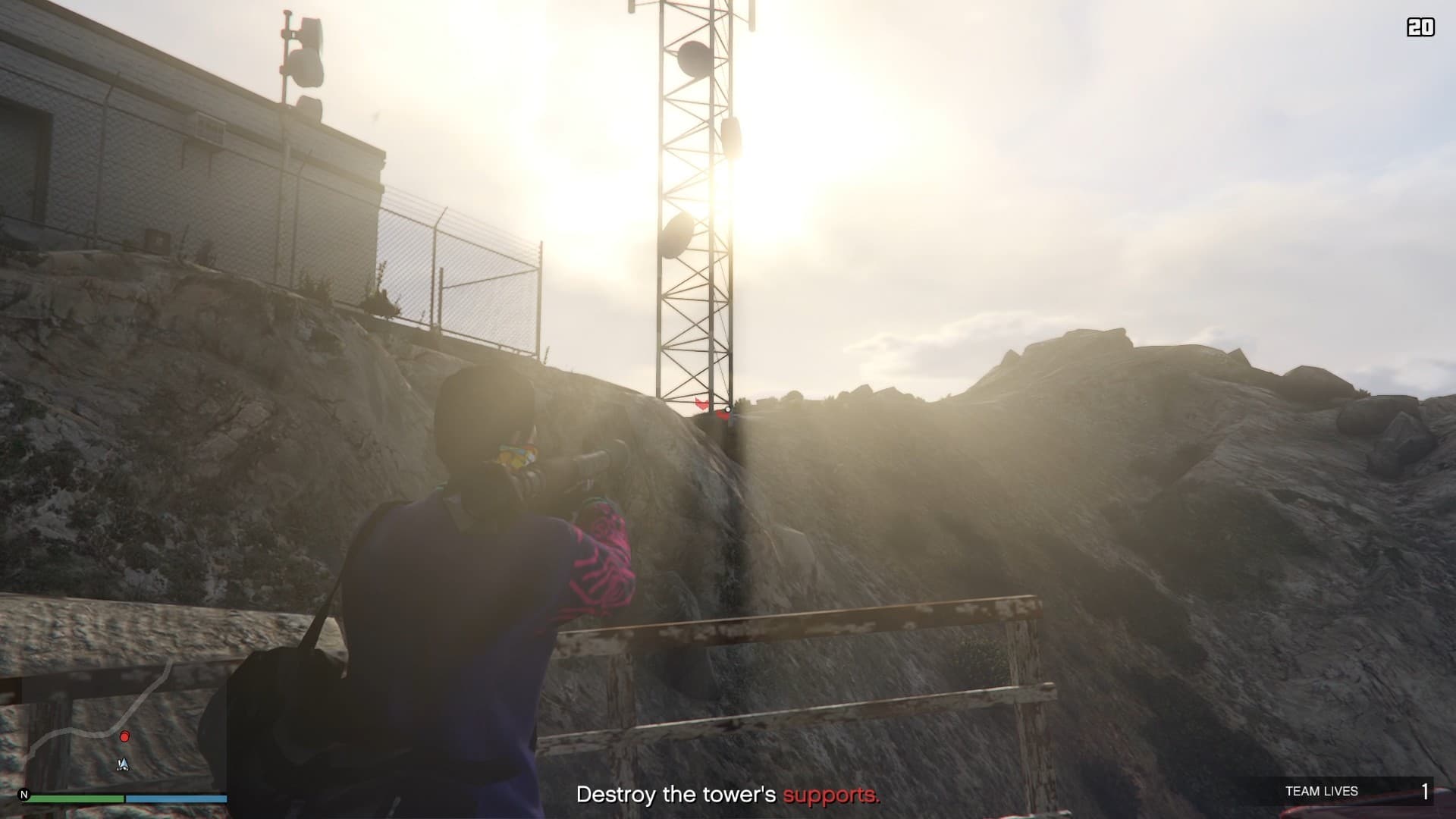The width and height of the screenshot is (1456, 819).
Task: Click the red objective blip on the minimap
Action: coord(124,736)
